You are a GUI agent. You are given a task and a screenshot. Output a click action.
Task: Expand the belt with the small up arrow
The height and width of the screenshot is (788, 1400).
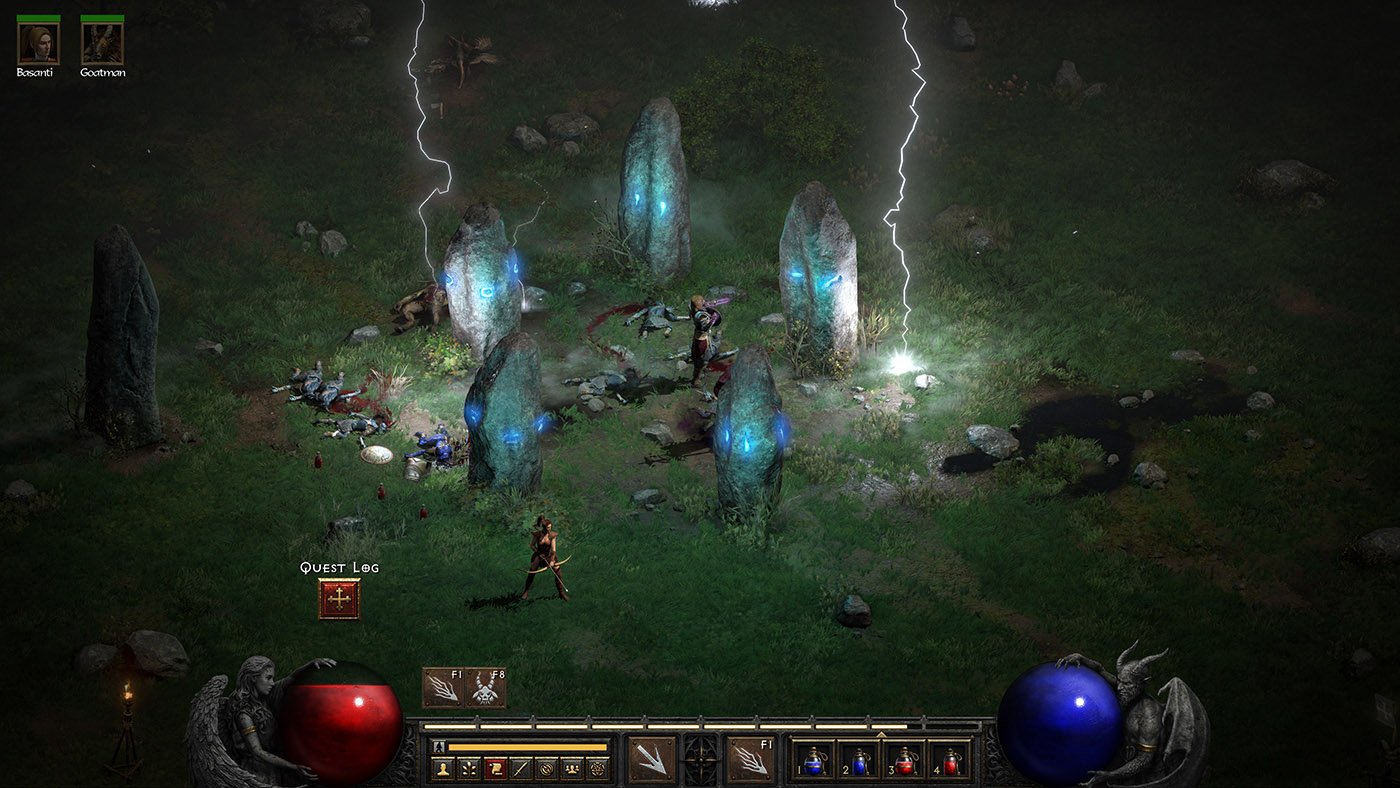(x=881, y=734)
